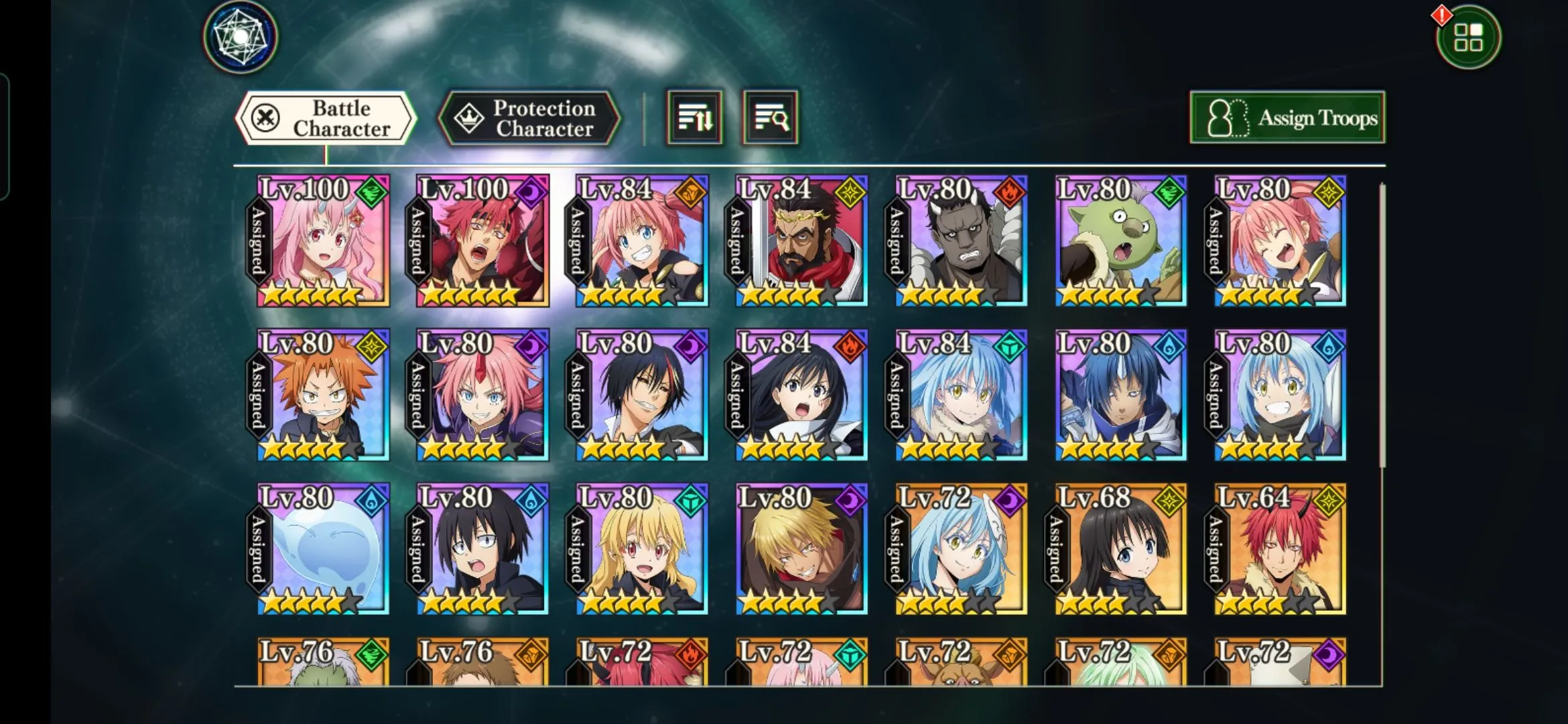
Task: Pick the Lv.80 green goblin card
Action: click(x=1120, y=241)
